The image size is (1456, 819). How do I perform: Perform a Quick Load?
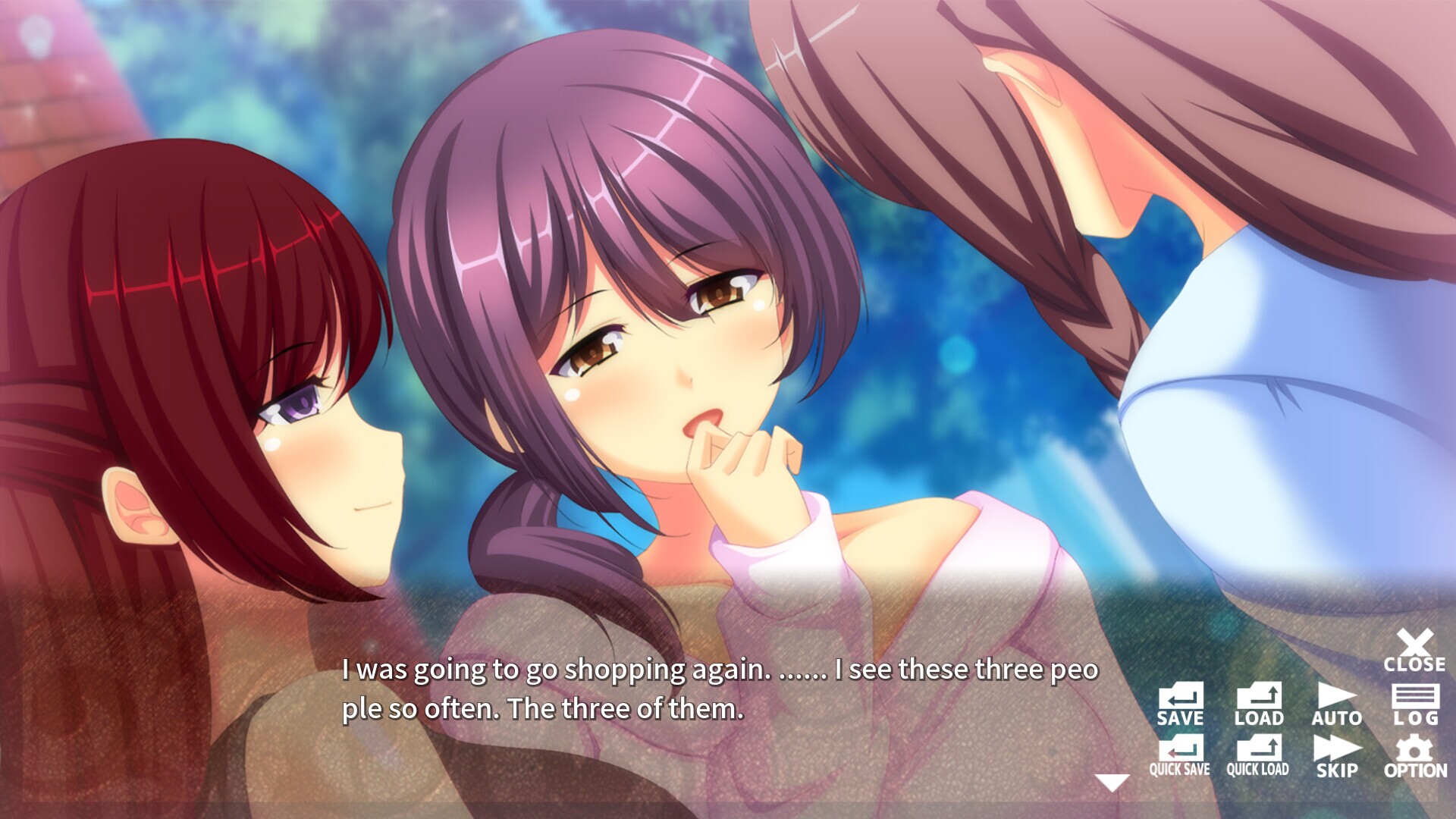pyautogui.click(x=1258, y=756)
